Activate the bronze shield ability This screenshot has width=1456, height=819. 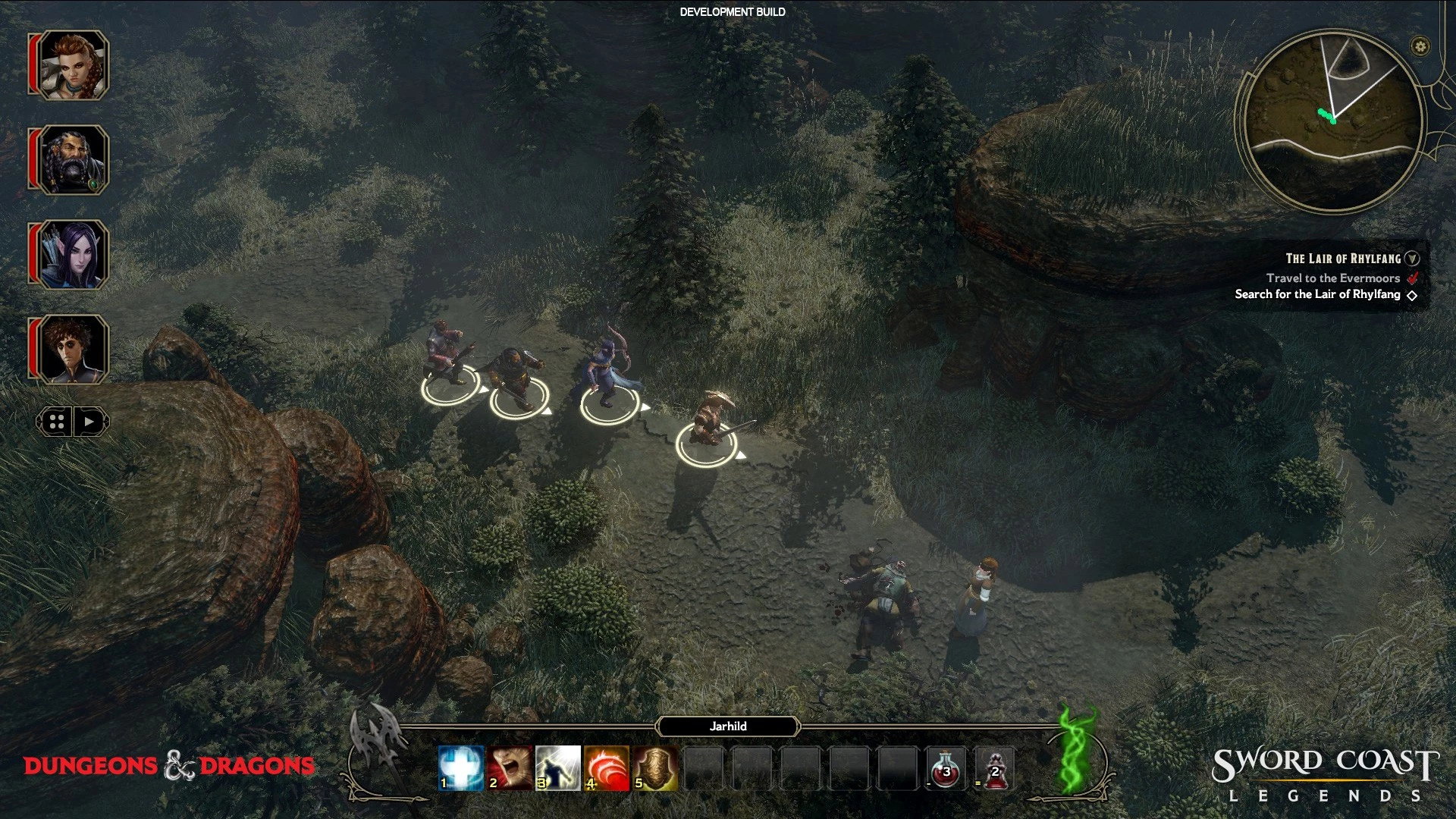[x=655, y=767]
